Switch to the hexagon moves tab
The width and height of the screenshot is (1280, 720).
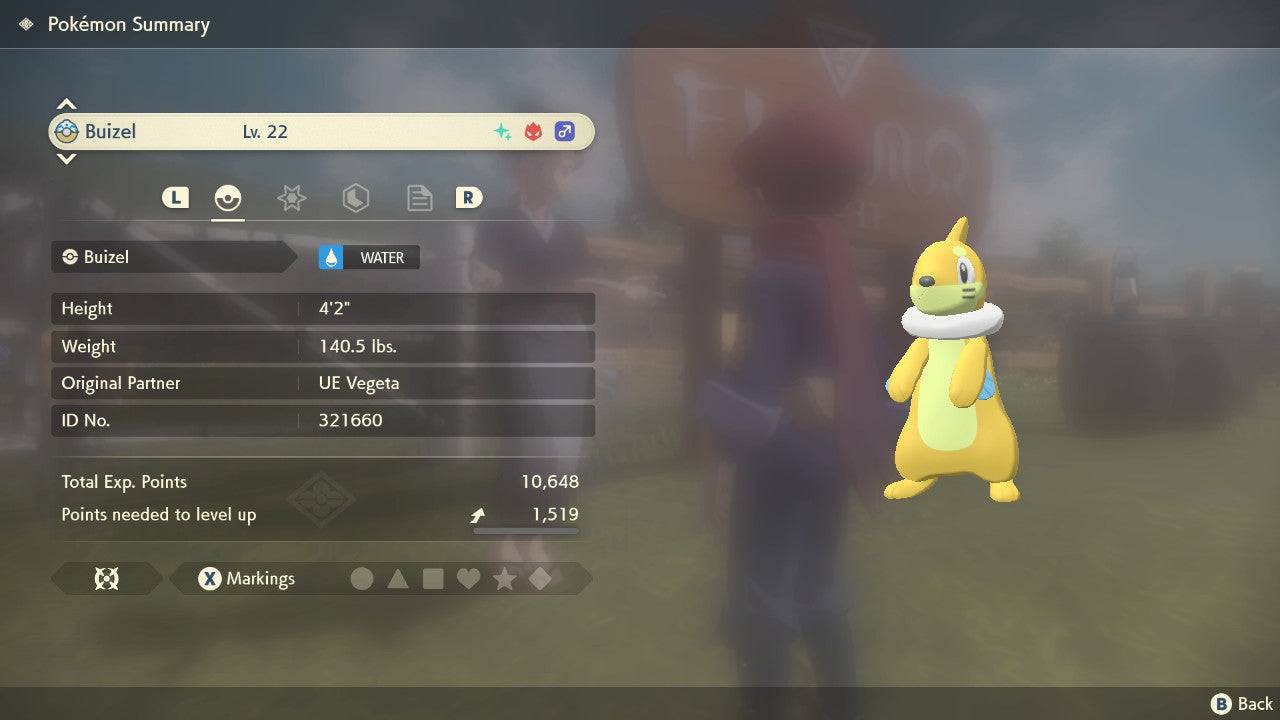point(355,198)
